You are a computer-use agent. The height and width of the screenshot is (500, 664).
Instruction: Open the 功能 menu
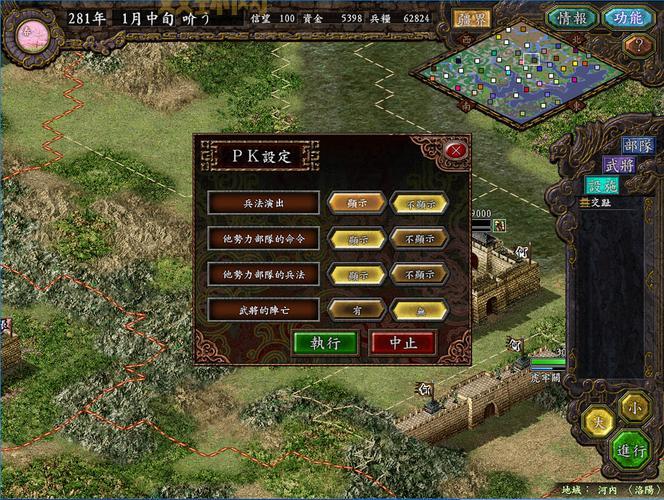click(627, 17)
